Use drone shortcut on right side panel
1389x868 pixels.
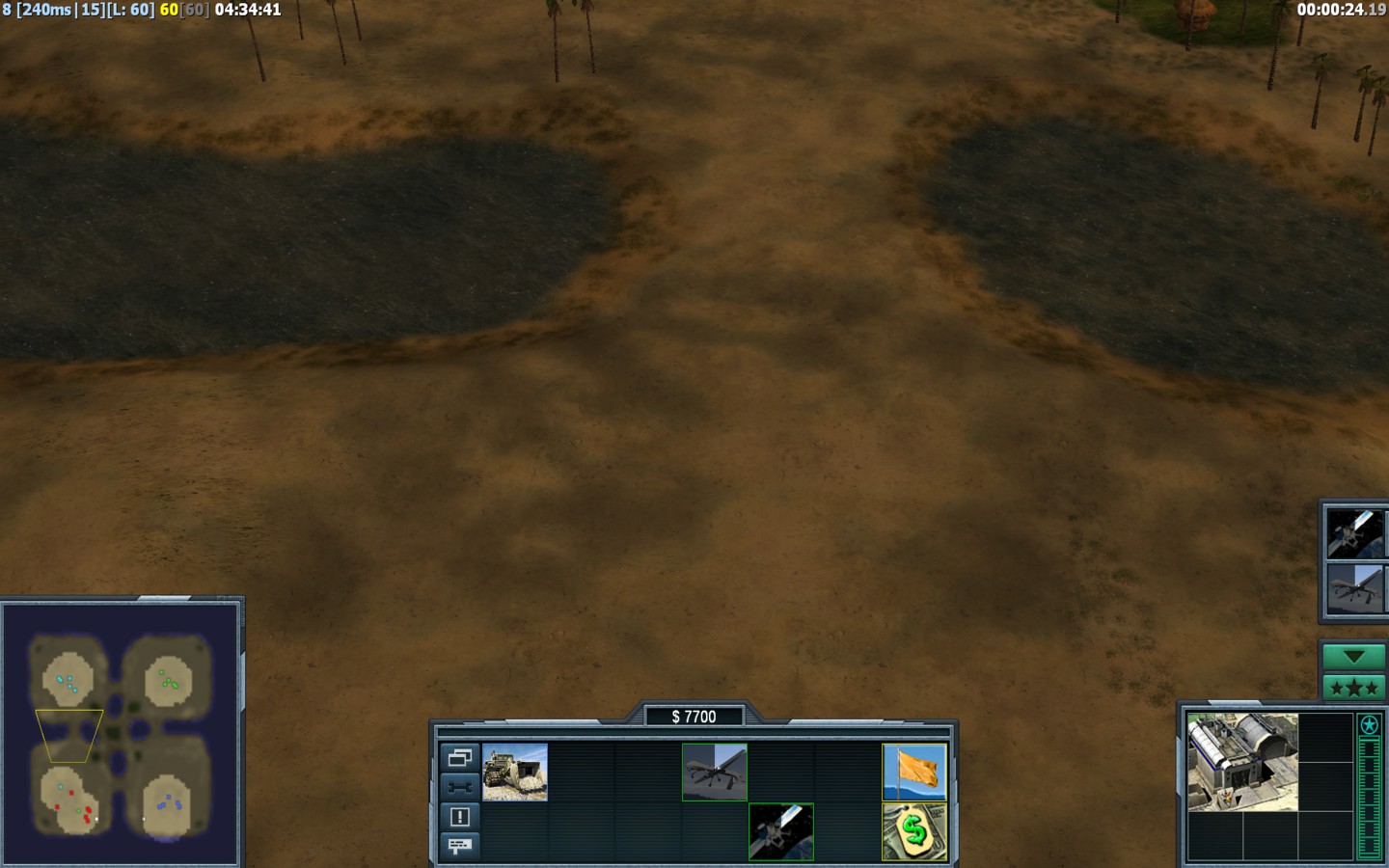coord(1356,588)
